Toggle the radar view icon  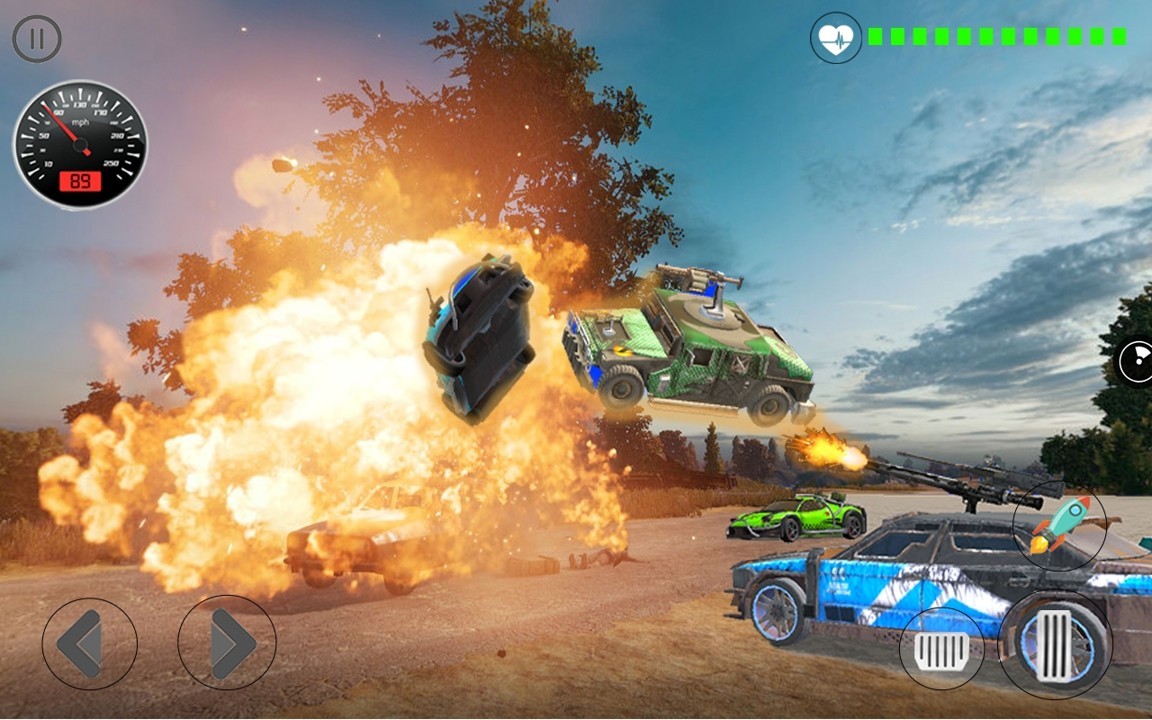click(x=1137, y=362)
